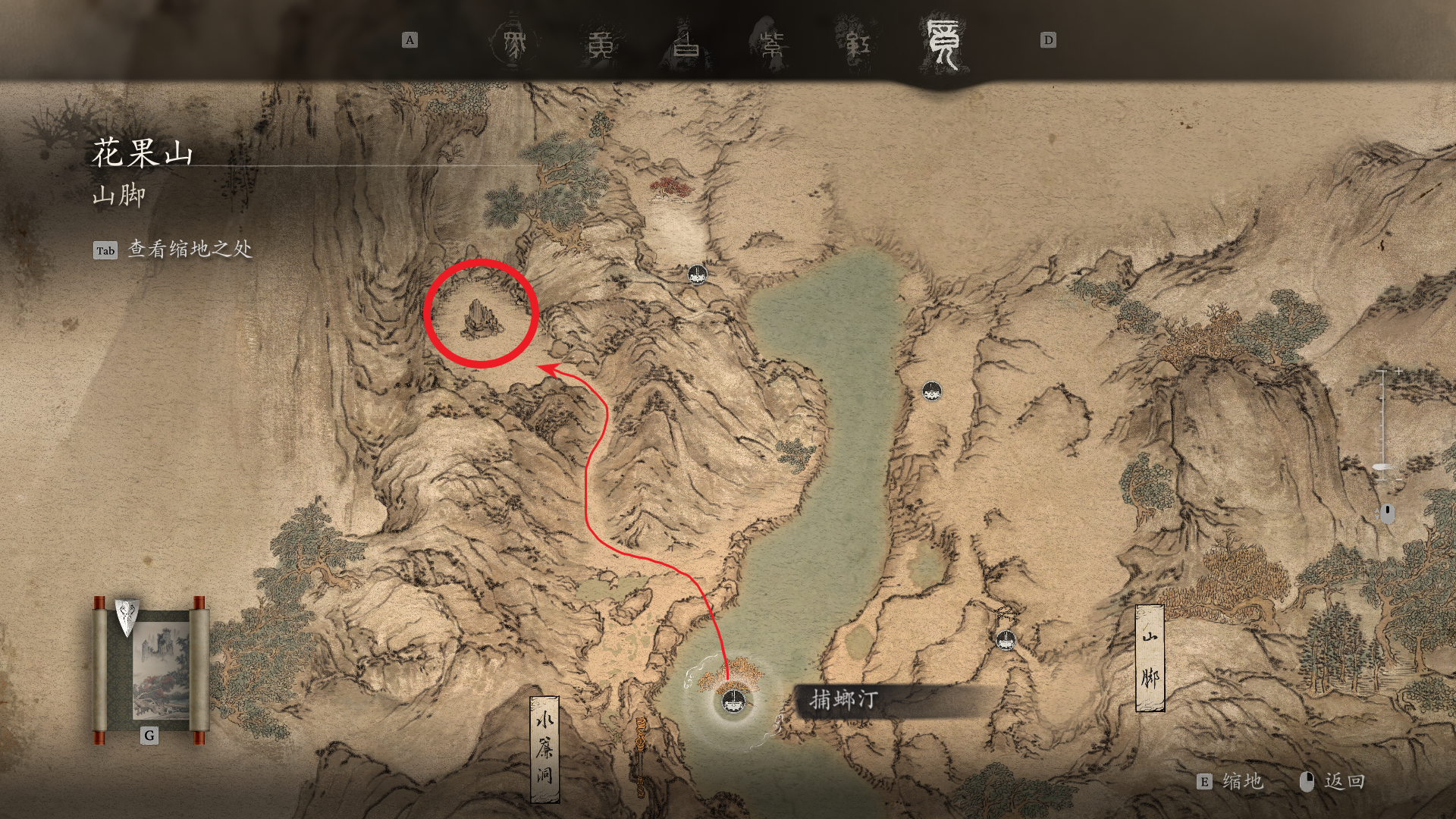The height and width of the screenshot is (819, 1456).
Task: Switch to the 黄 chapter map tab
Action: pyautogui.click(x=601, y=44)
